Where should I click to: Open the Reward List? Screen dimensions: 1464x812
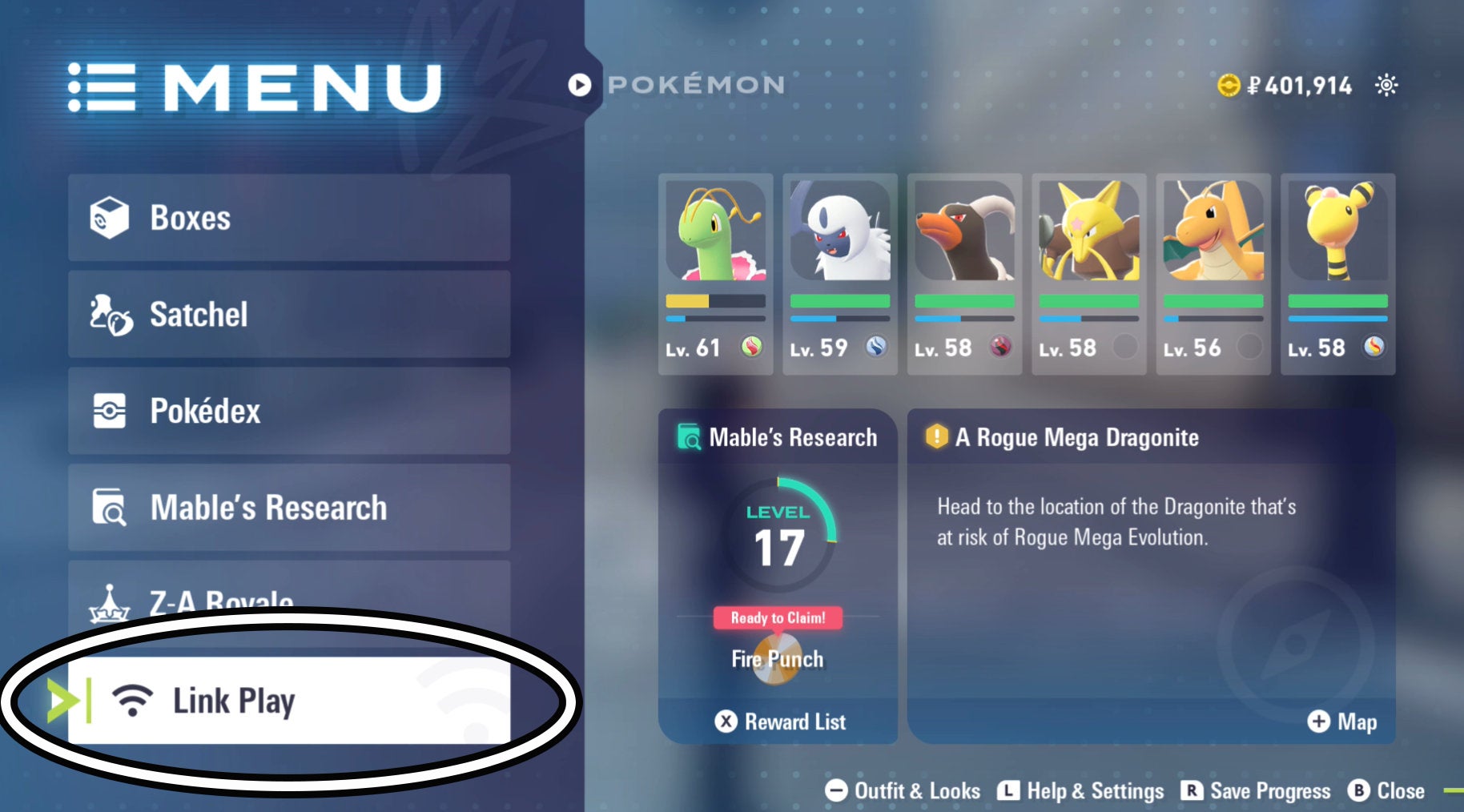click(780, 722)
